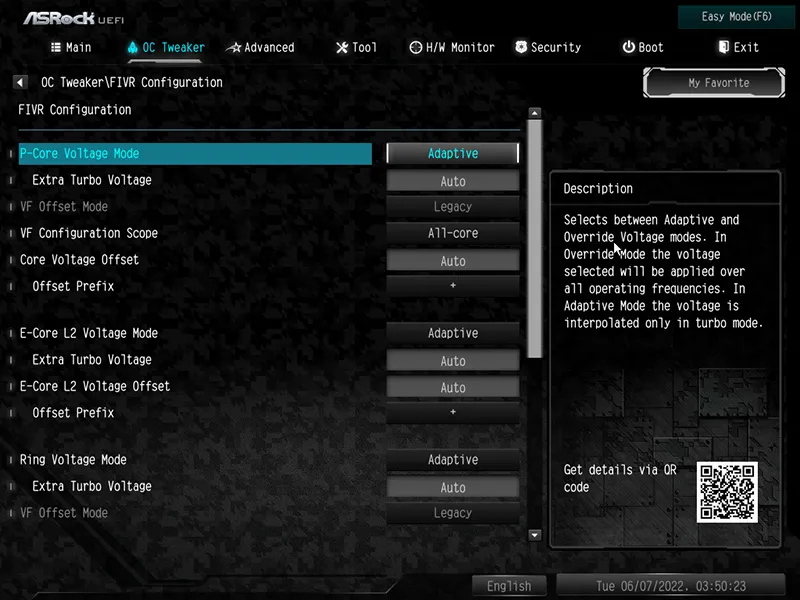The width and height of the screenshot is (800, 600).
Task: Open the P-Core Voltage Mode dropdown
Action: coord(453,154)
